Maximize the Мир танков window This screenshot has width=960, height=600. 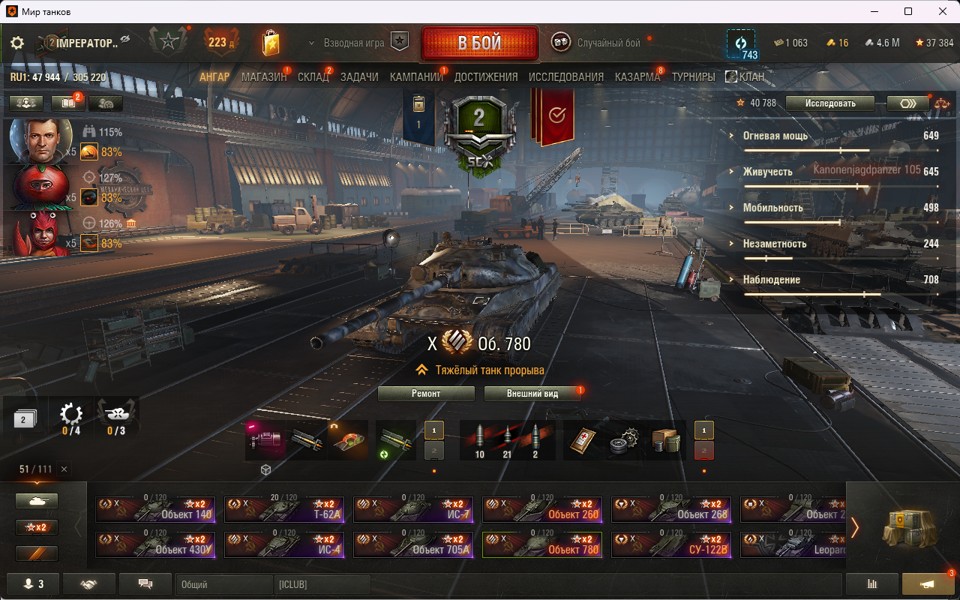click(908, 11)
